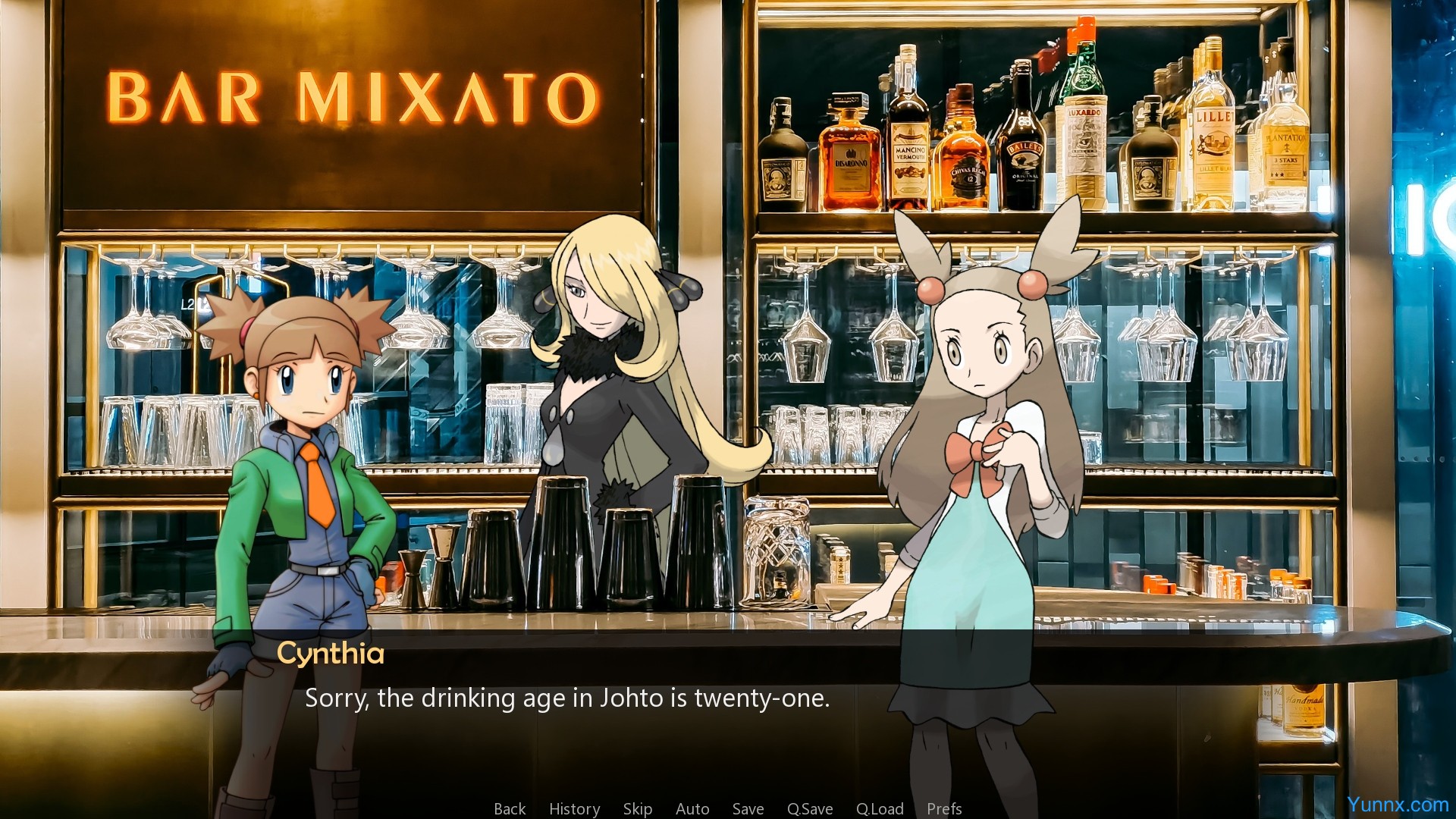
Task: Quick load with Q.Load
Action: point(879,809)
